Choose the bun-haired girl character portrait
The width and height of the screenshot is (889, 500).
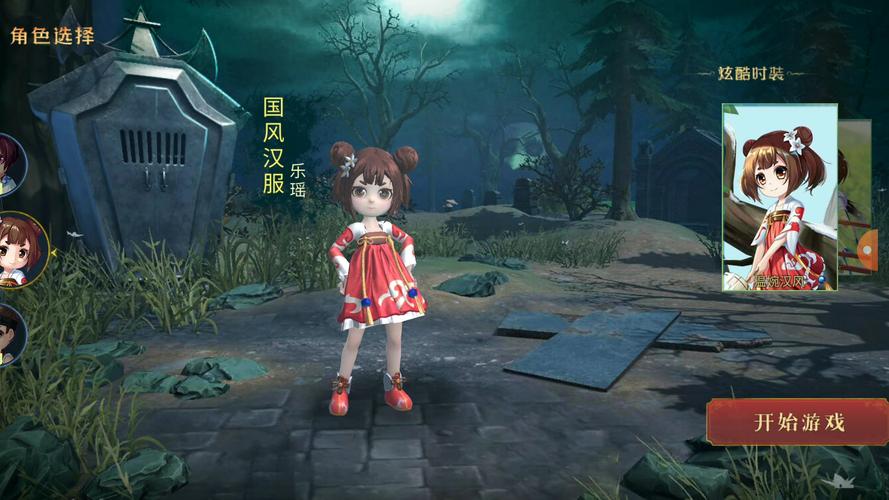[20, 249]
